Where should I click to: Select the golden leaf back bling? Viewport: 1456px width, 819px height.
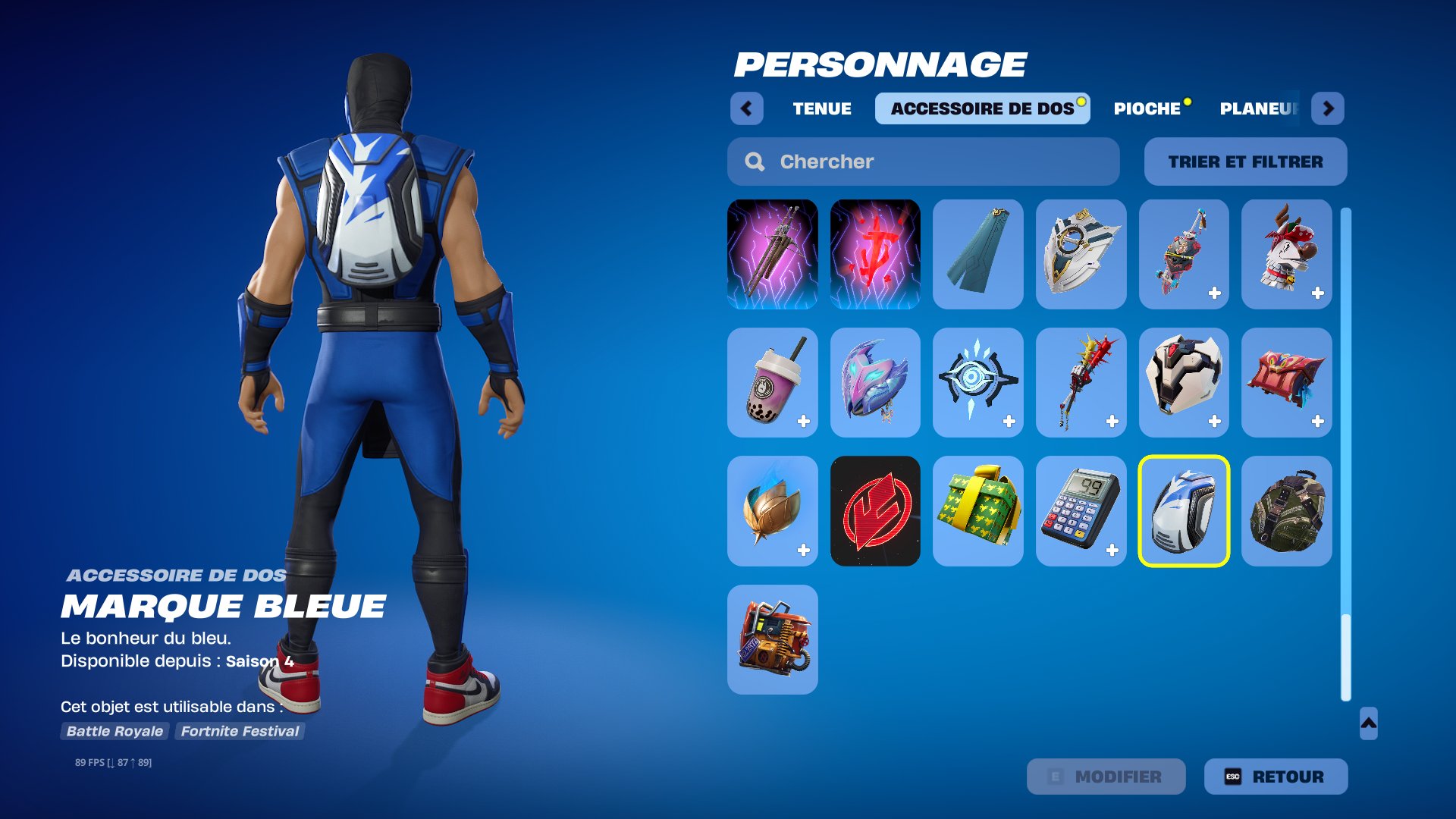[x=771, y=510]
